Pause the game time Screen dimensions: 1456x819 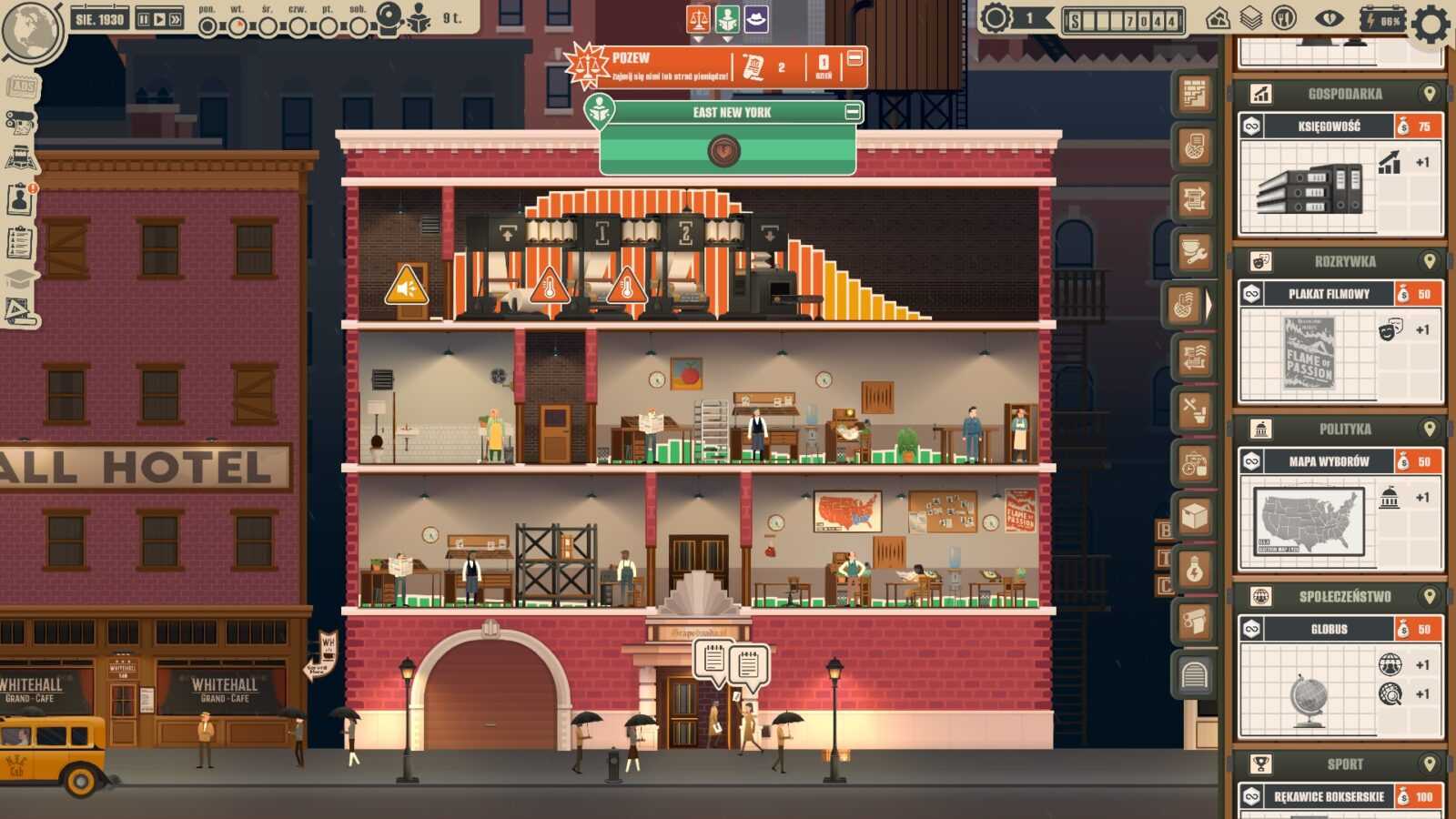click(144, 18)
